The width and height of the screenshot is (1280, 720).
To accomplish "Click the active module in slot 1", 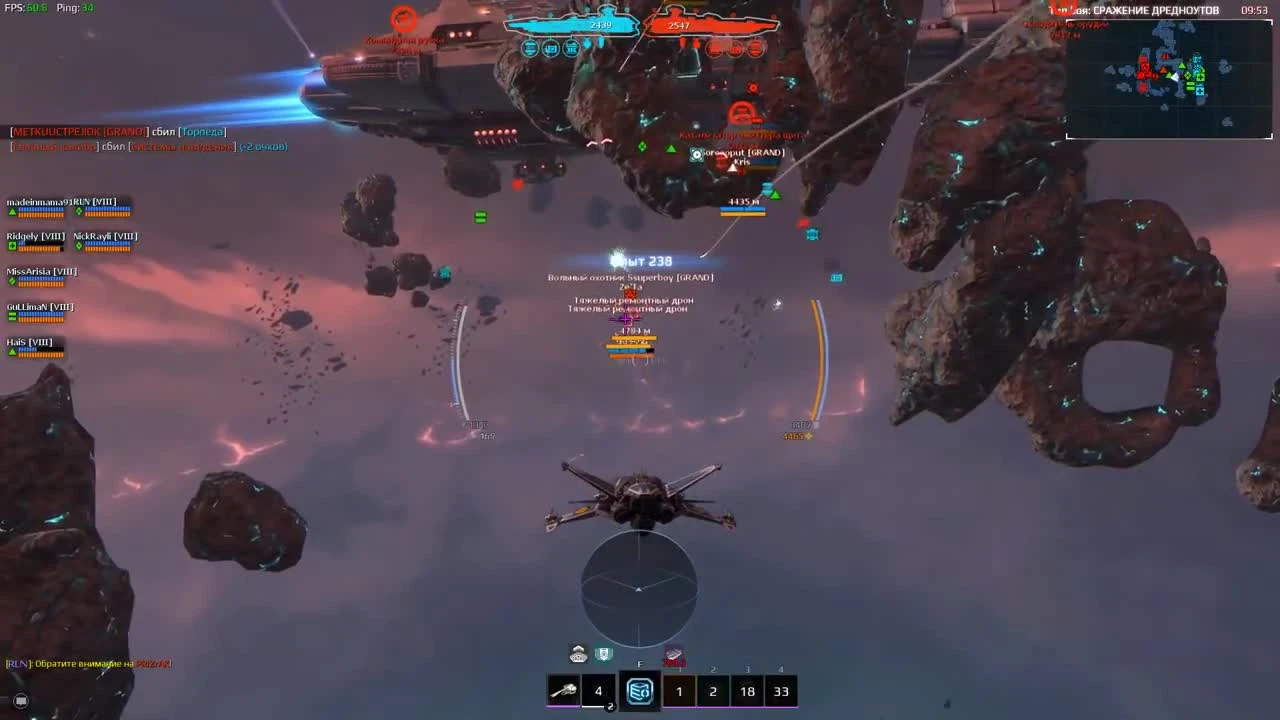I will (679, 690).
